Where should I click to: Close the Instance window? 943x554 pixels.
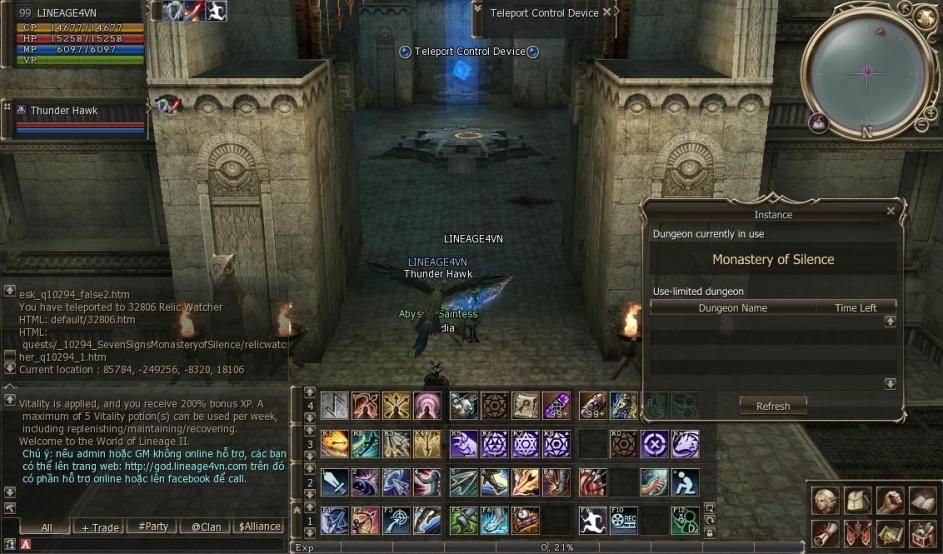pyautogui.click(x=890, y=211)
